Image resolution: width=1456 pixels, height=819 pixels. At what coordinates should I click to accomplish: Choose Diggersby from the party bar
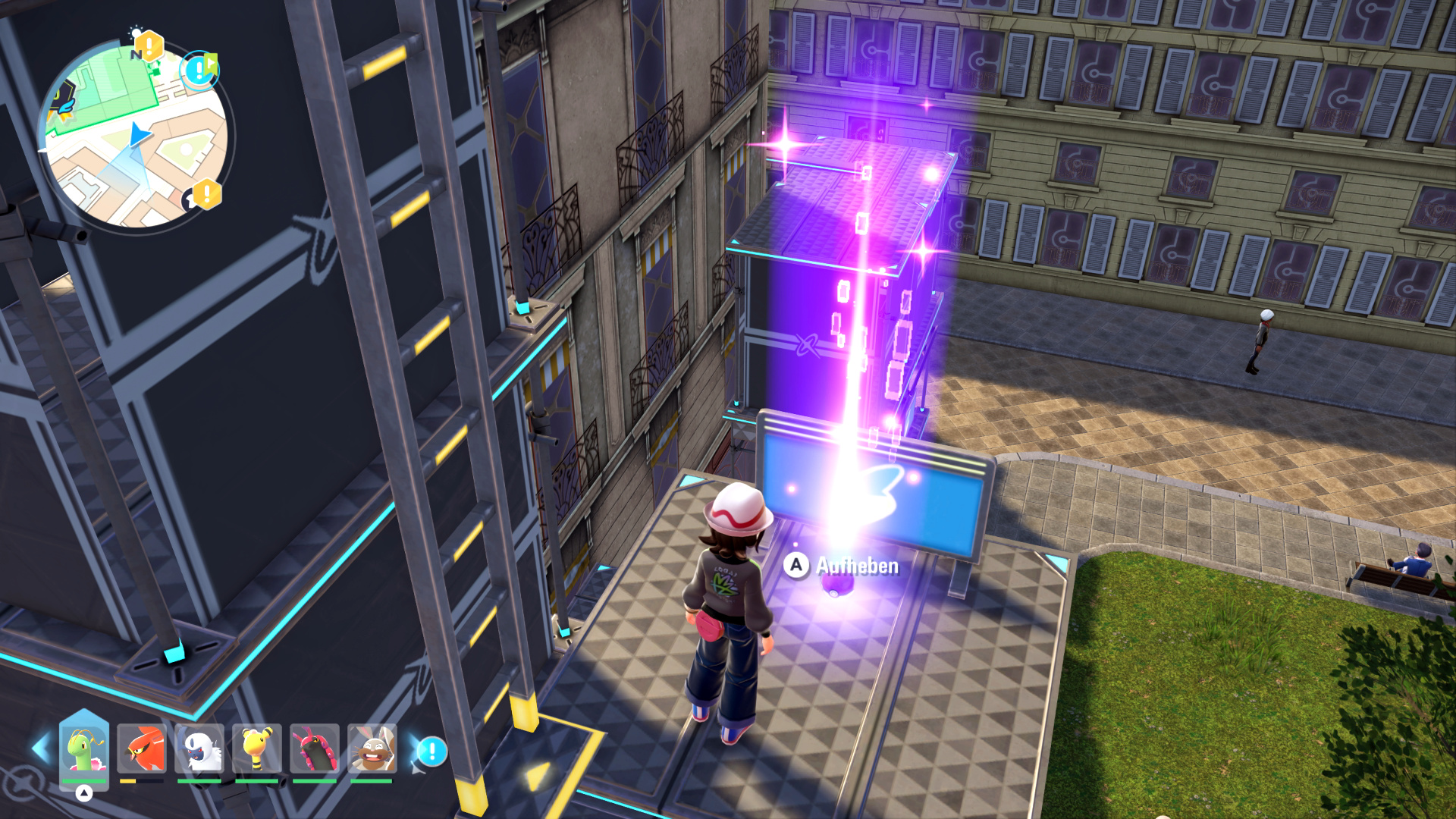372,749
